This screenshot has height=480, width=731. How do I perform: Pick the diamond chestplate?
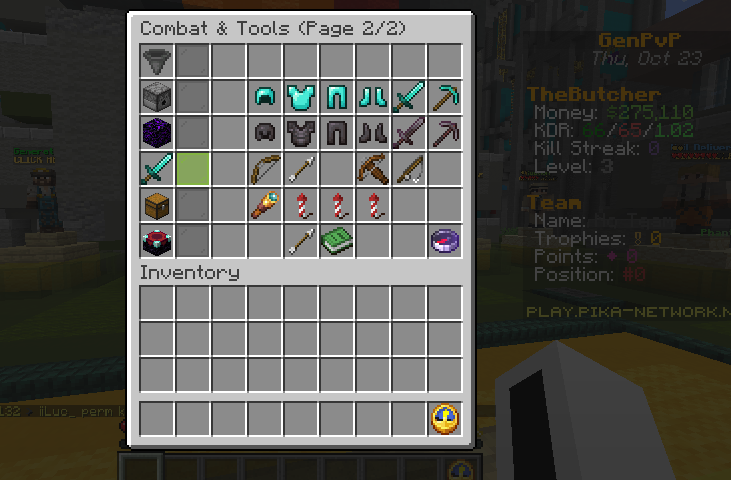pyautogui.click(x=301, y=97)
